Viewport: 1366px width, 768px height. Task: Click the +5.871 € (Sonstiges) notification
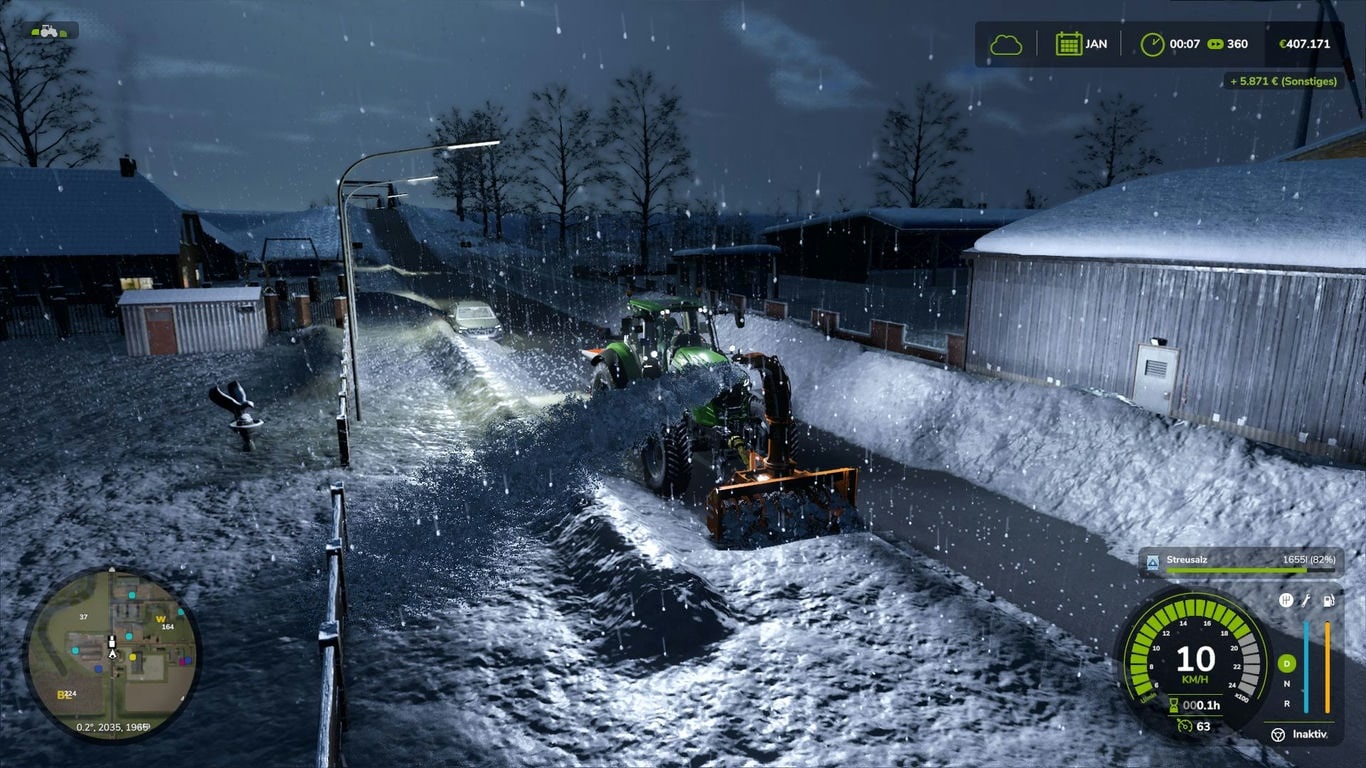click(x=1284, y=81)
